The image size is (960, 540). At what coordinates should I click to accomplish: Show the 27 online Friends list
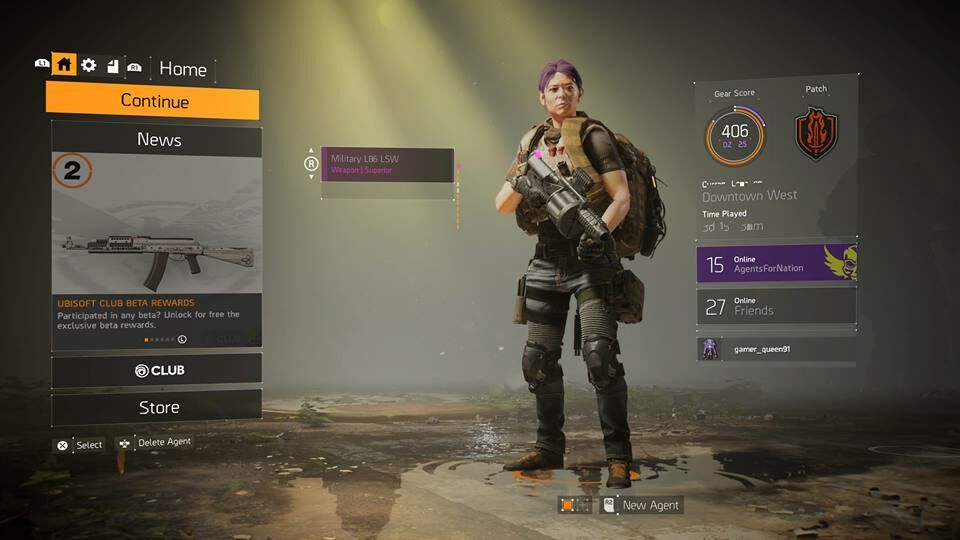point(776,306)
